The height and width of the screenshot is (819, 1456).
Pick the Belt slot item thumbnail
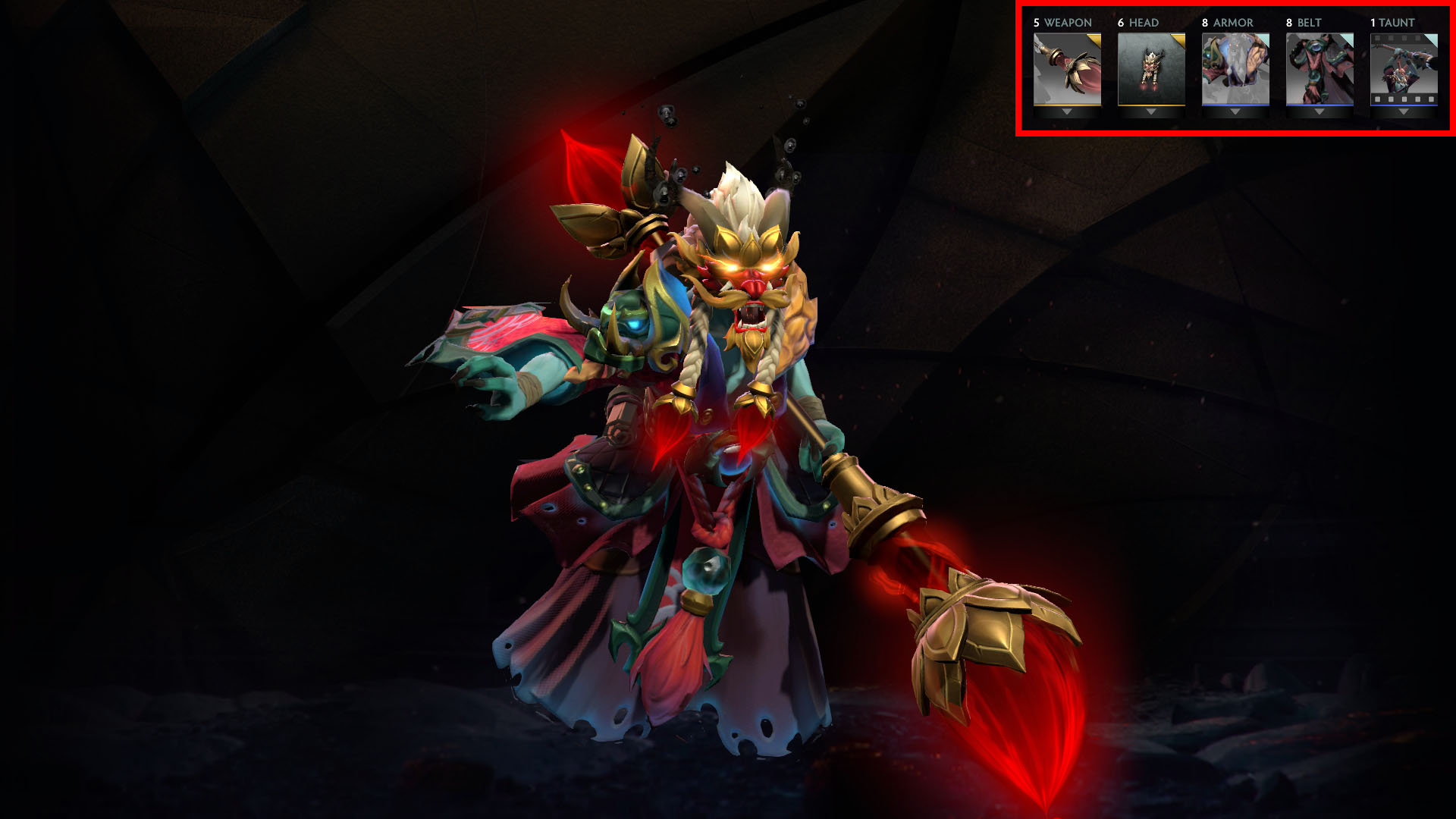[1319, 69]
